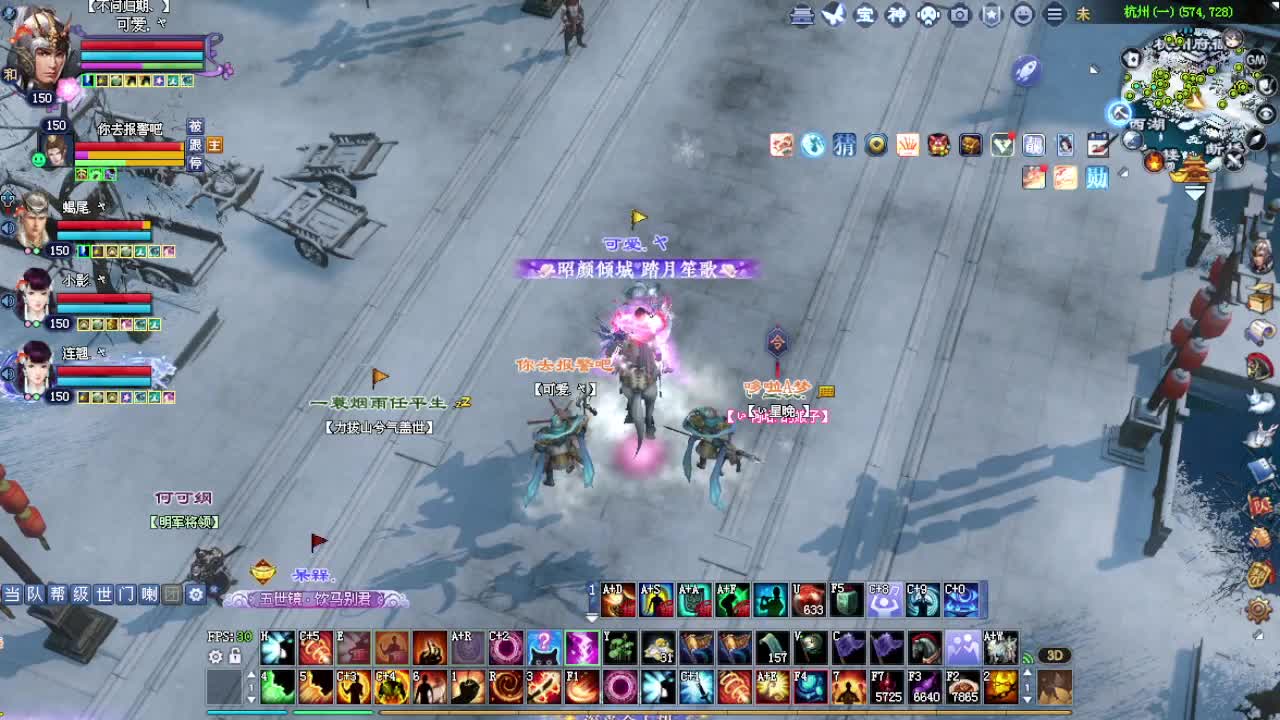Open the 猜 guessing event icon
Screen dimensions: 1280x720
tap(845, 145)
